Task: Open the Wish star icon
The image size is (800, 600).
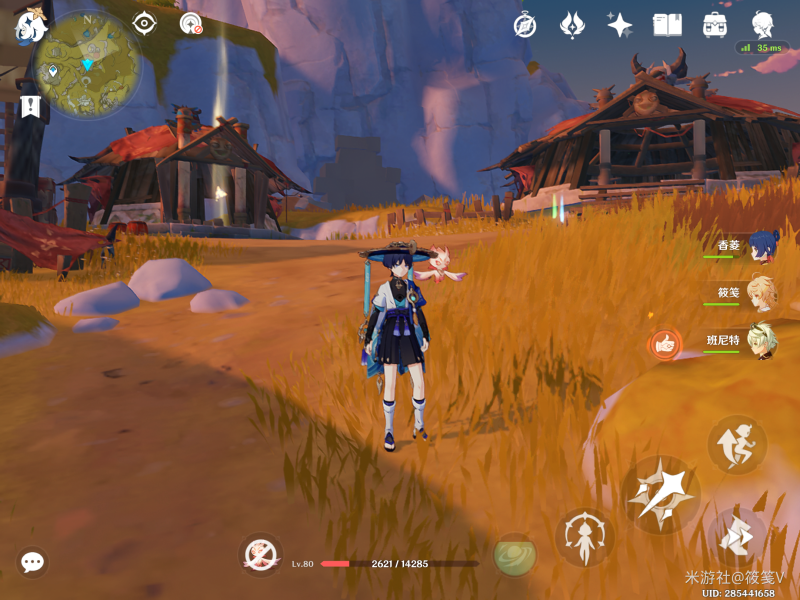Action: 620,25
